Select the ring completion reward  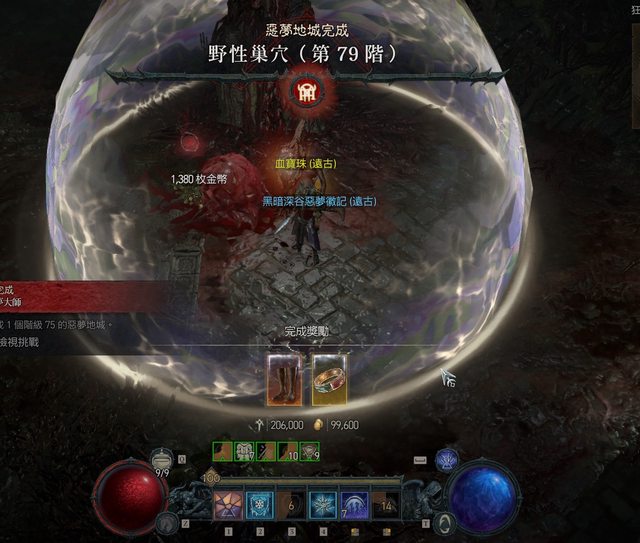(329, 378)
